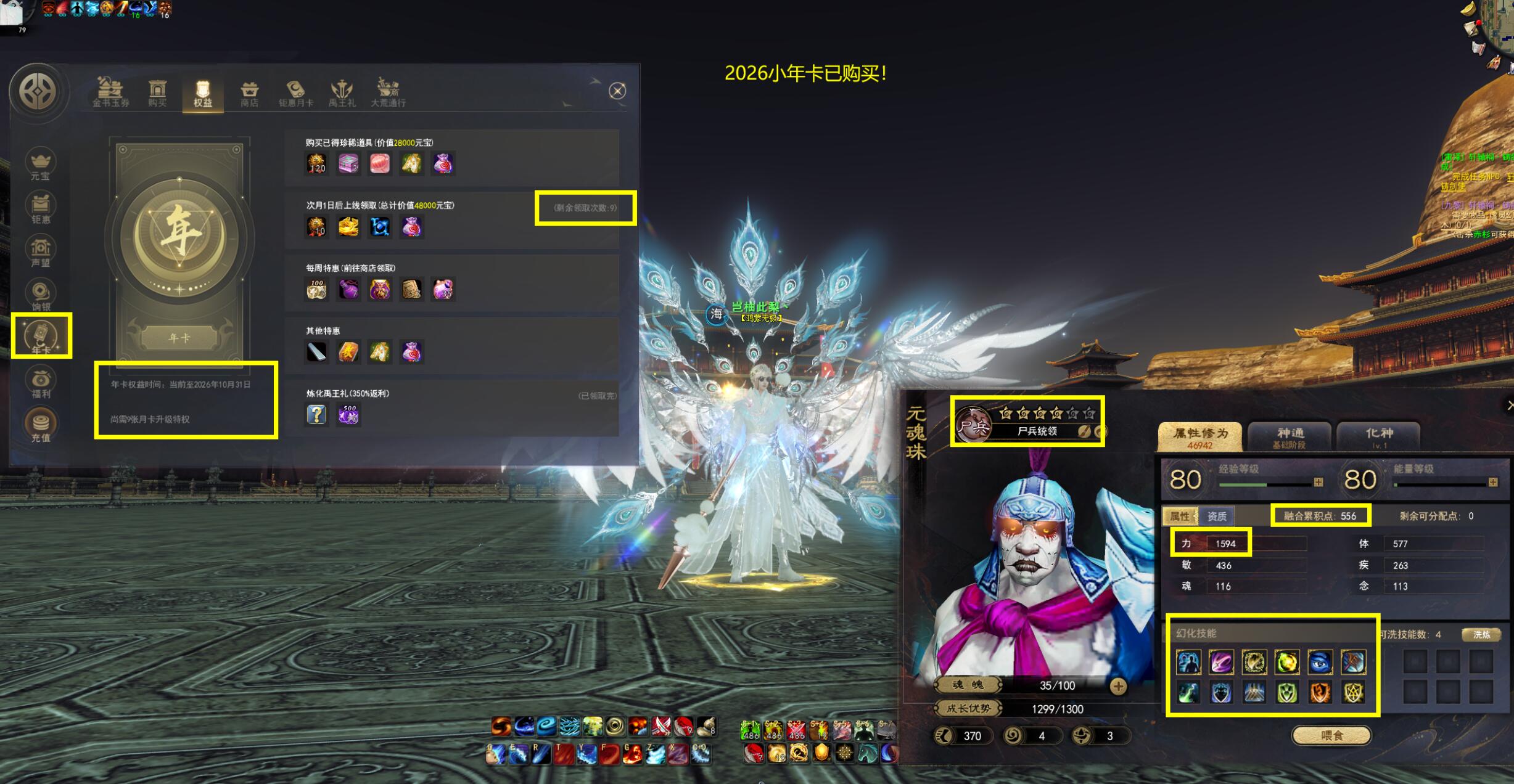Go to the 充值 recharge page

(41, 425)
